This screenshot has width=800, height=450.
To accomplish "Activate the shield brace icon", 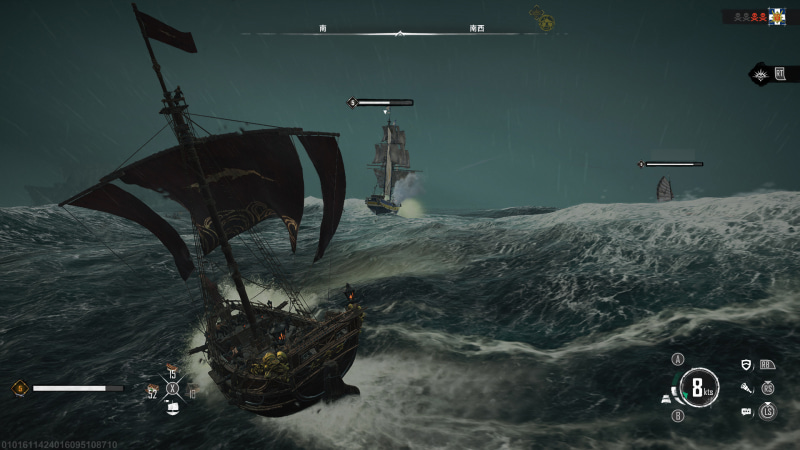I will [746, 365].
